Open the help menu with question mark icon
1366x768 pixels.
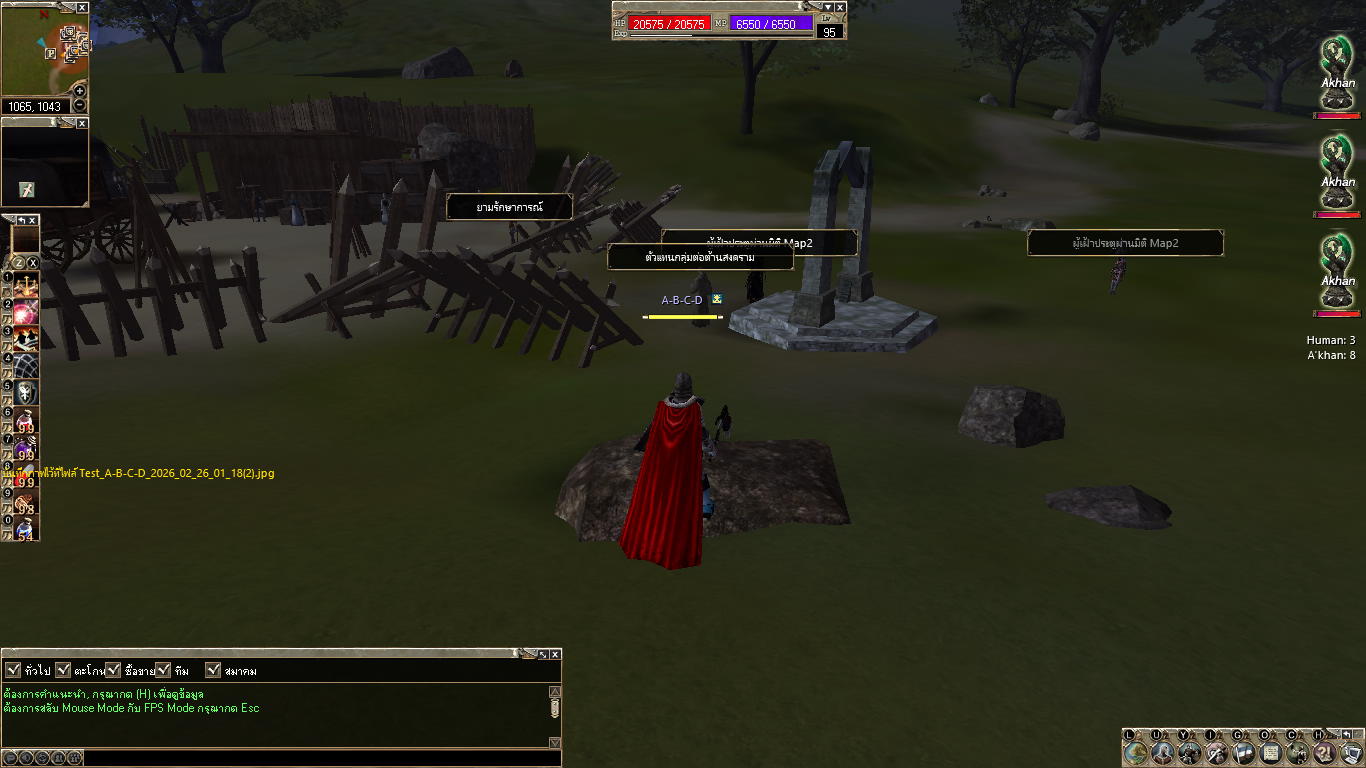point(1325,753)
